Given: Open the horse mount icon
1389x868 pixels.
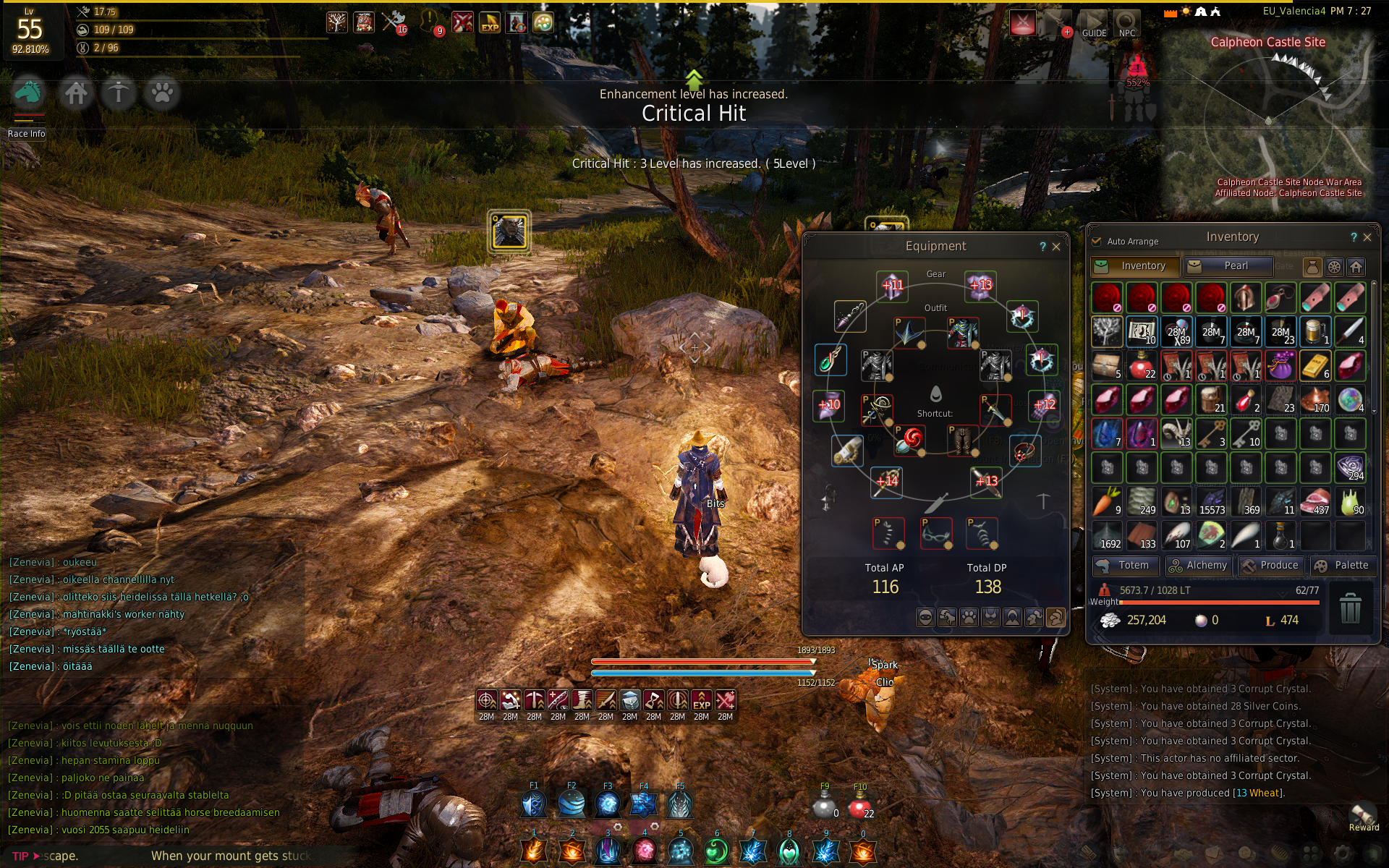Looking at the screenshot, I should tap(29, 93).
